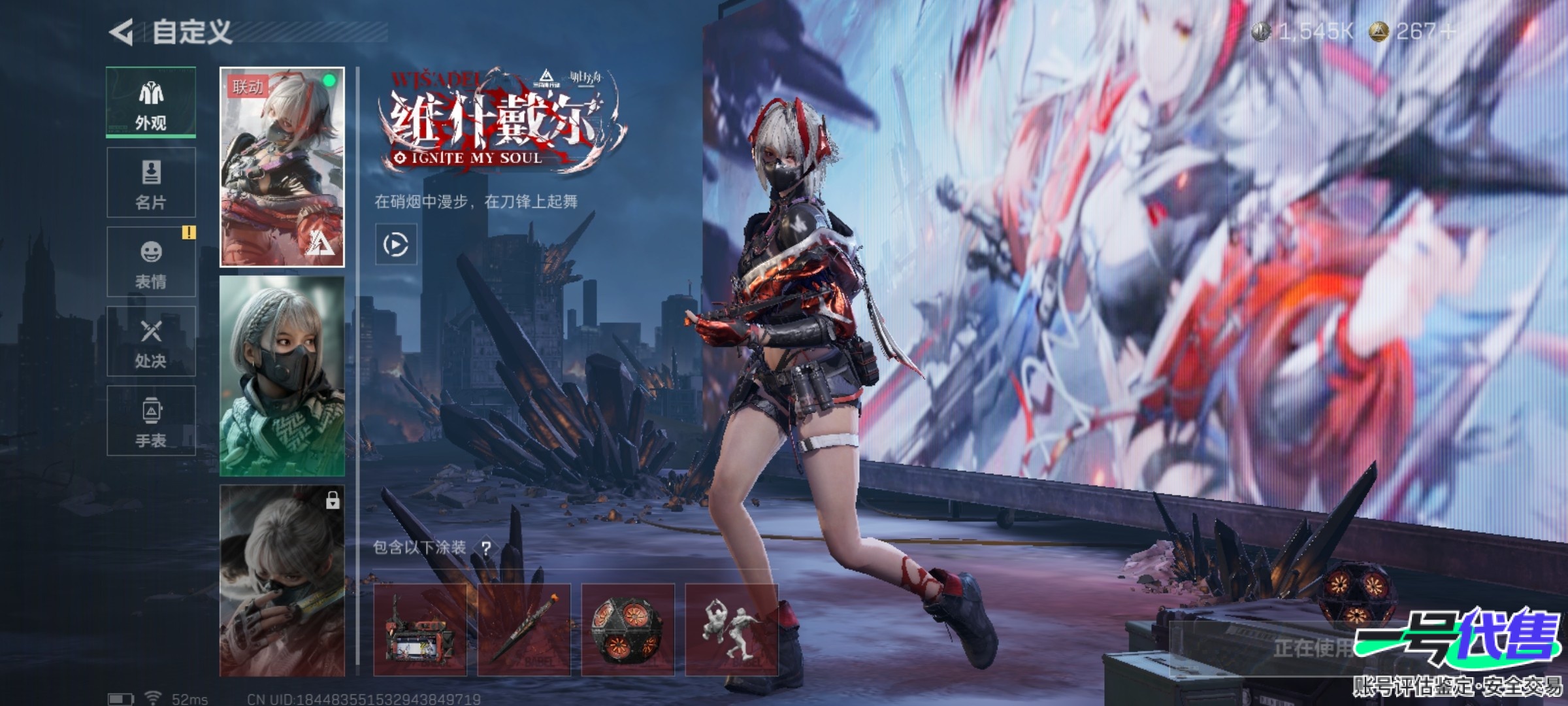Choose the green-scarf masked skin thumbnail
This screenshot has width=1568, height=706.
[282, 376]
